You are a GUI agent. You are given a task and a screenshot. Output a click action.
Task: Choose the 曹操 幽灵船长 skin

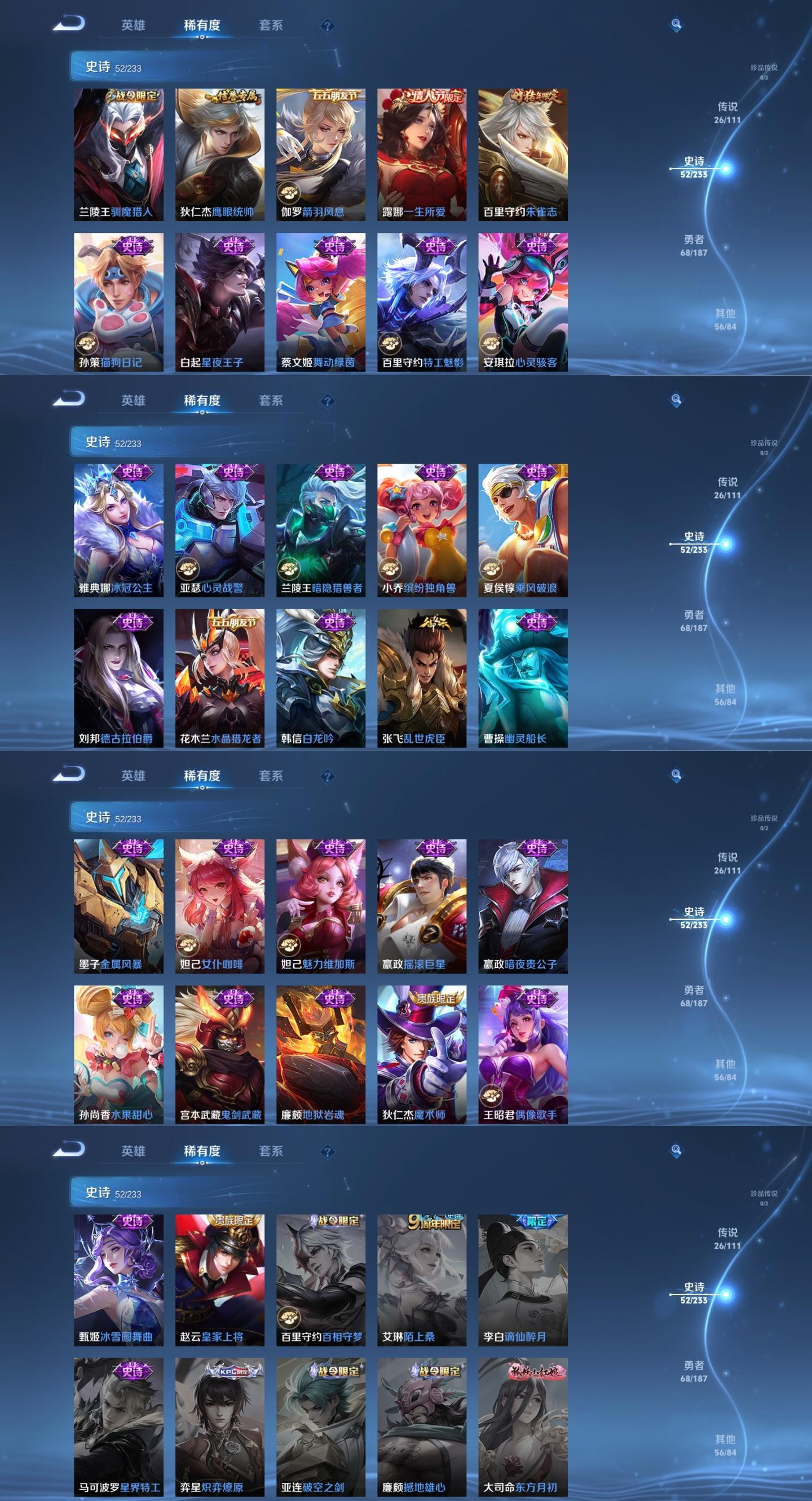(523, 677)
